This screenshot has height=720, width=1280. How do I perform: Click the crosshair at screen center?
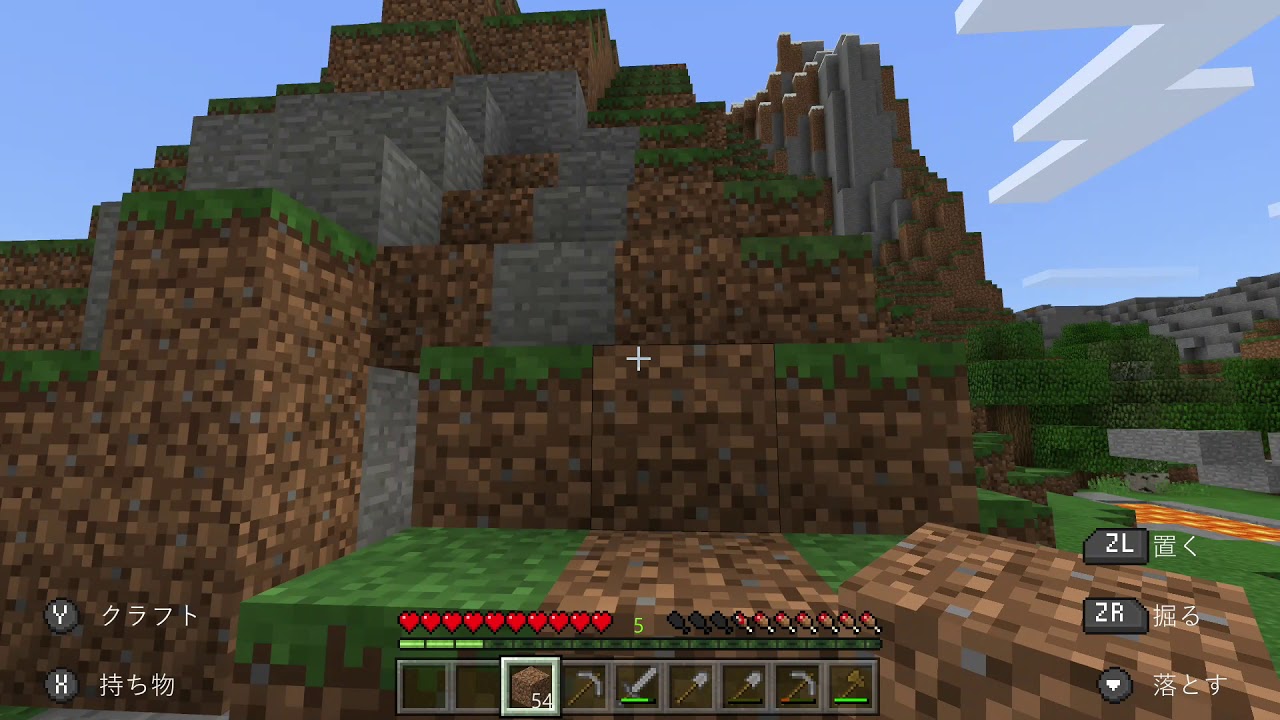click(x=637, y=357)
